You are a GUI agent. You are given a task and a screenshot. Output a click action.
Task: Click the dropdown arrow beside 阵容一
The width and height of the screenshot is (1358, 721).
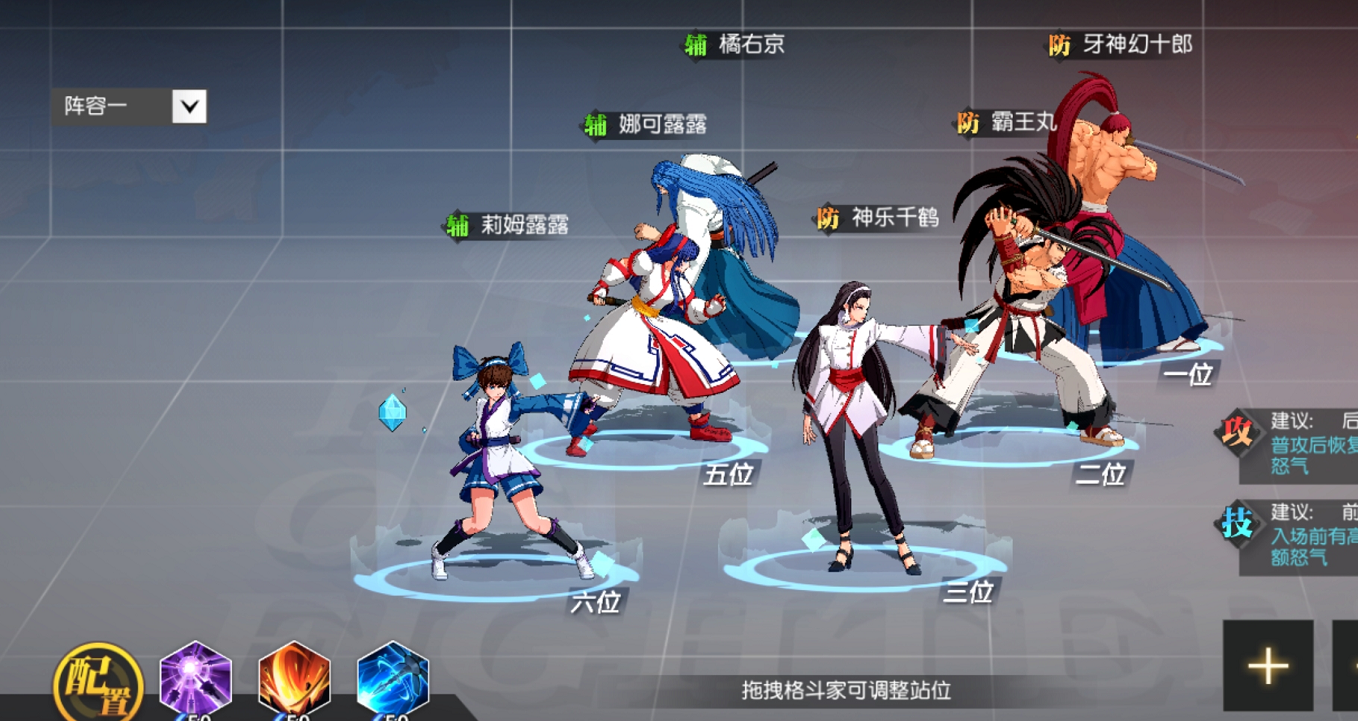point(189,103)
